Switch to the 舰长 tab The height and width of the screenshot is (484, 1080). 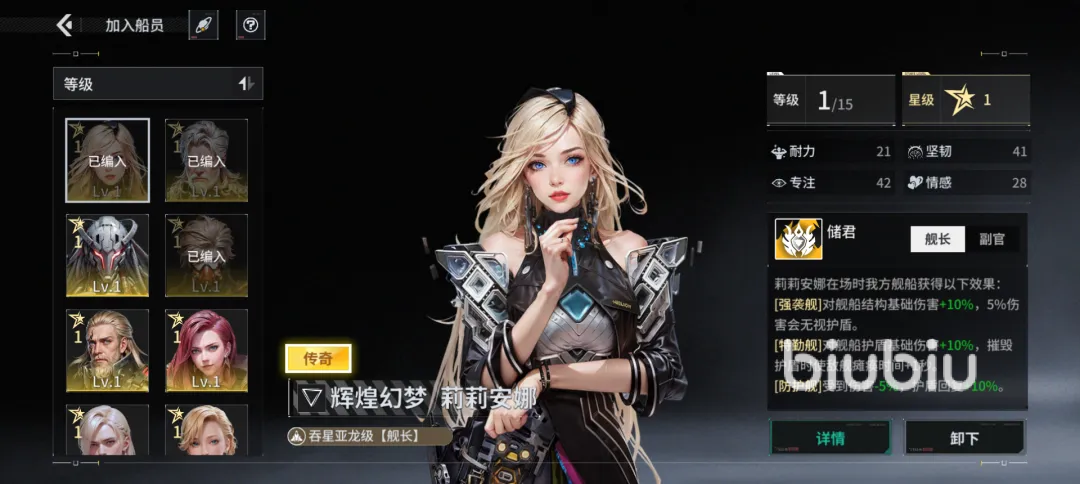coord(937,238)
